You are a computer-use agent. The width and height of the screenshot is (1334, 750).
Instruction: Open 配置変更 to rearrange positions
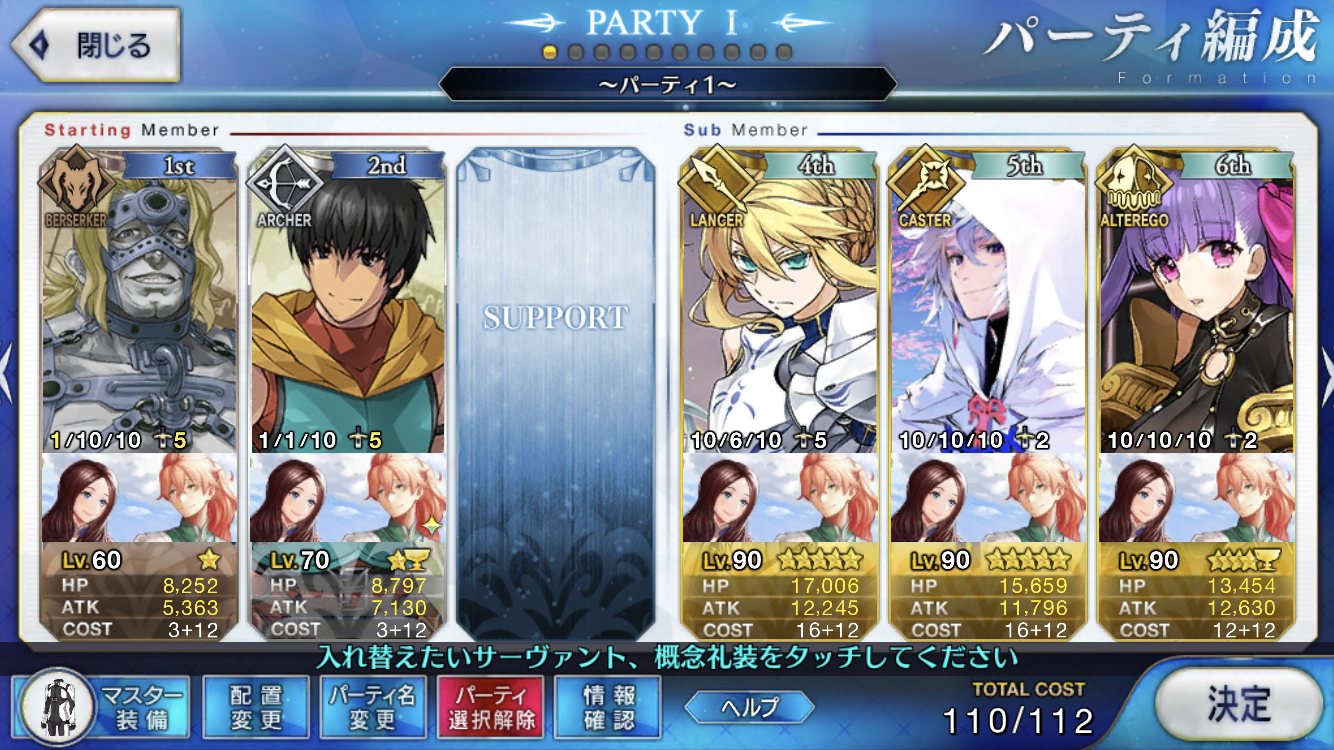(x=256, y=707)
